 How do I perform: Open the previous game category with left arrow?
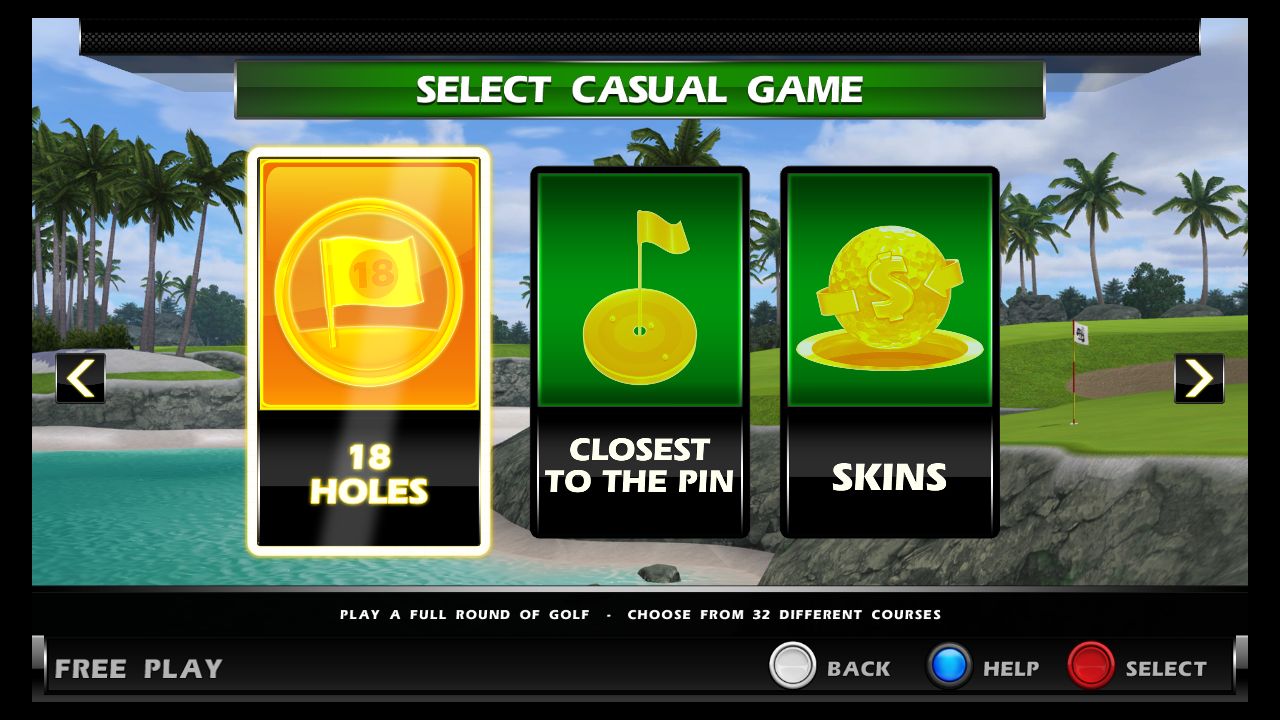pyautogui.click(x=79, y=378)
